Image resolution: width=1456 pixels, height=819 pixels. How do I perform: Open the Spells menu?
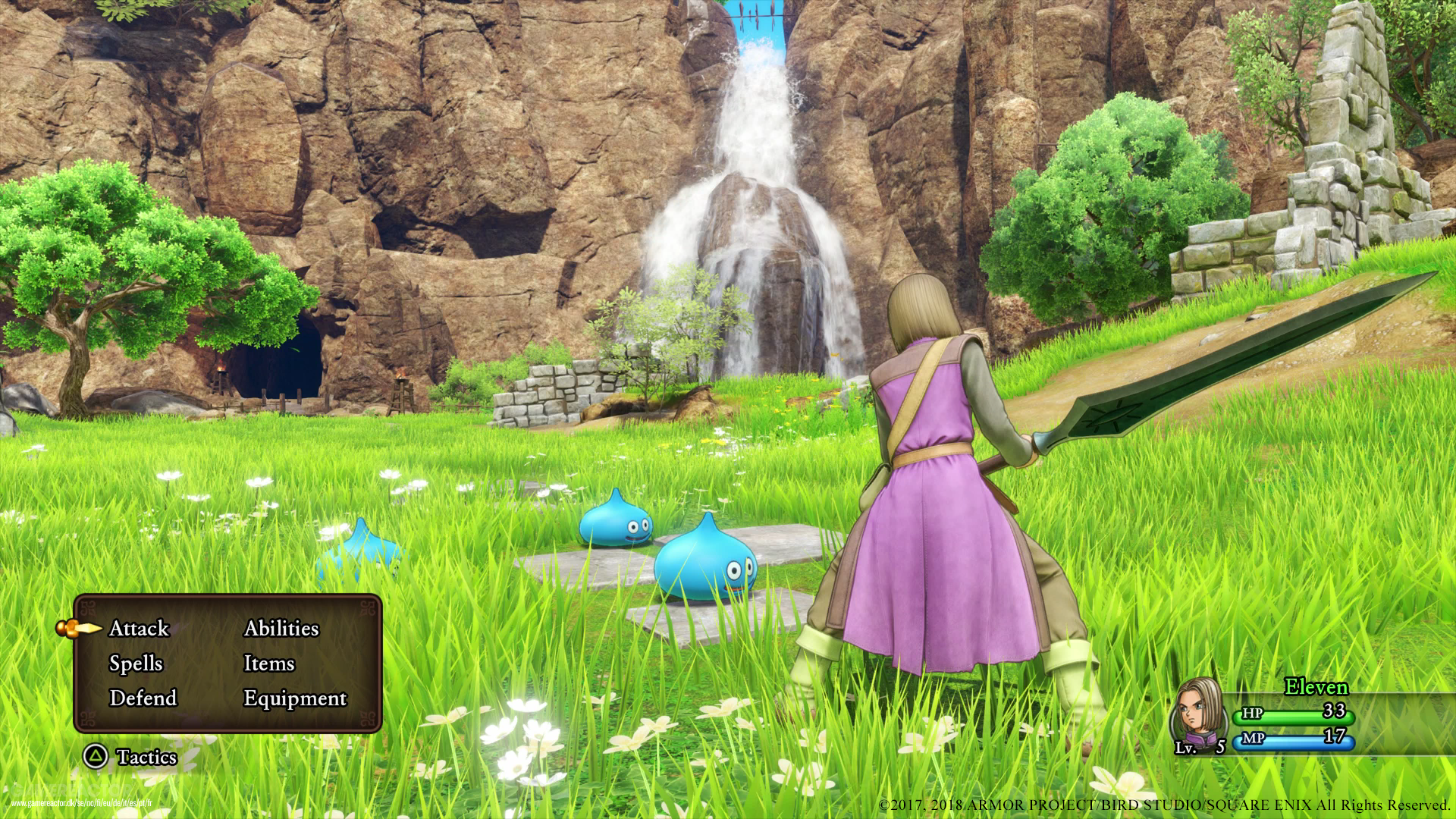pyautogui.click(x=136, y=664)
